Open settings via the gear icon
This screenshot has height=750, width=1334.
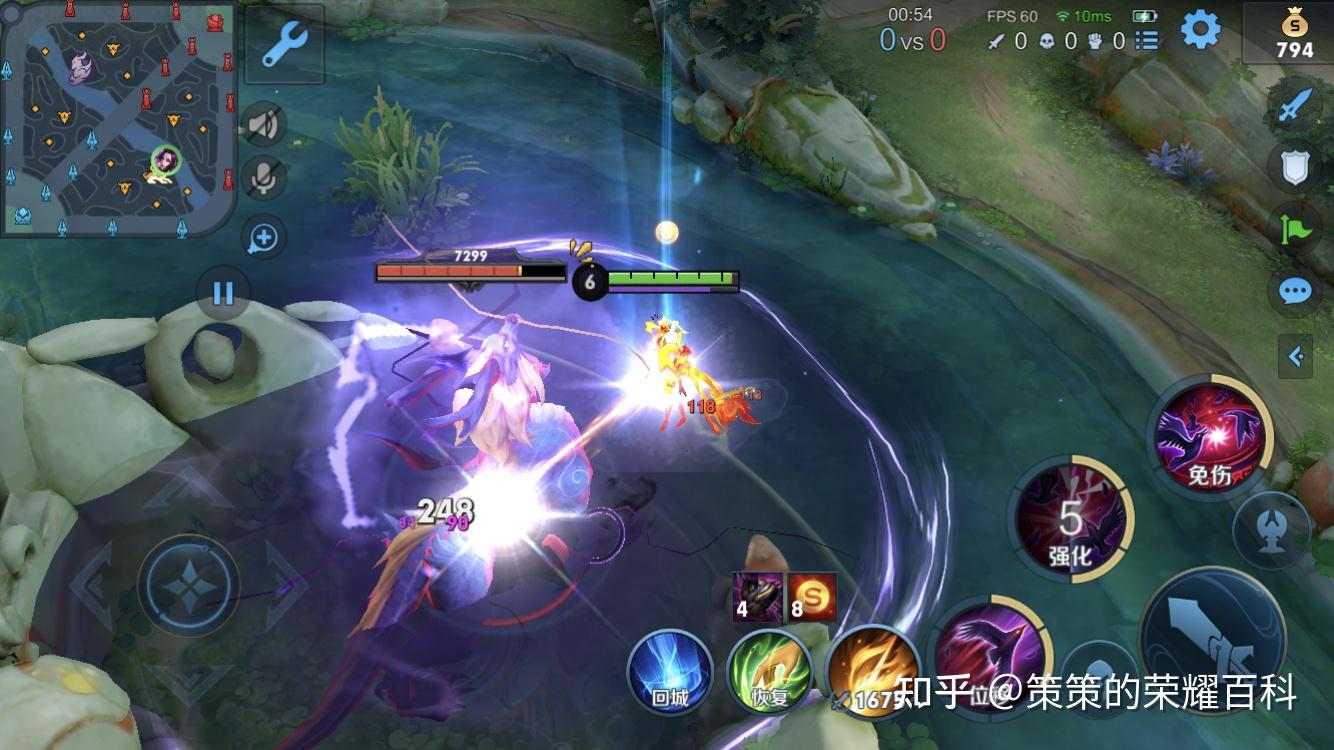coord(1200,30)
